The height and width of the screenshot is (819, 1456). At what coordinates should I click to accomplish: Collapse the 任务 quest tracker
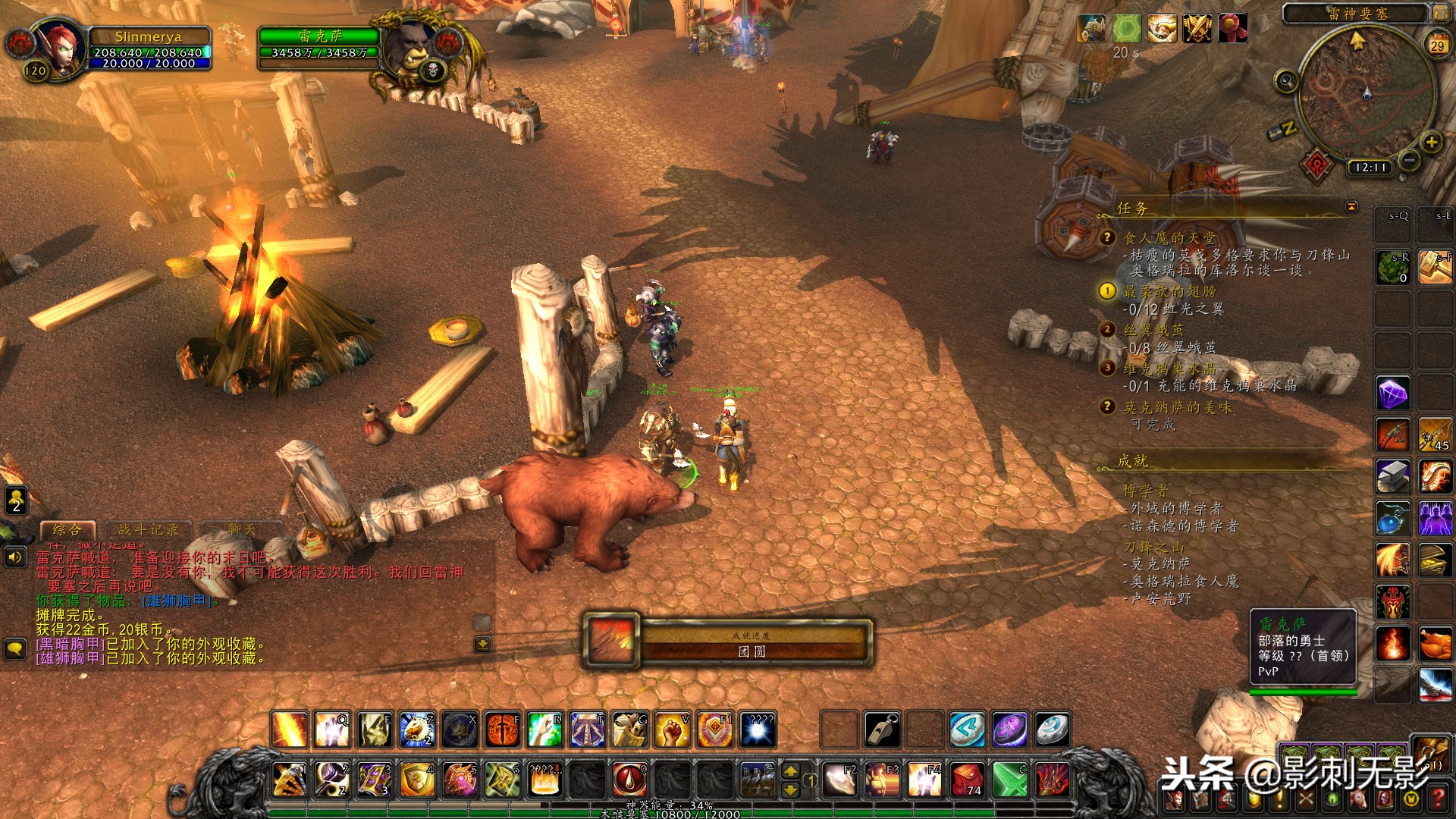pos(1351,207)
